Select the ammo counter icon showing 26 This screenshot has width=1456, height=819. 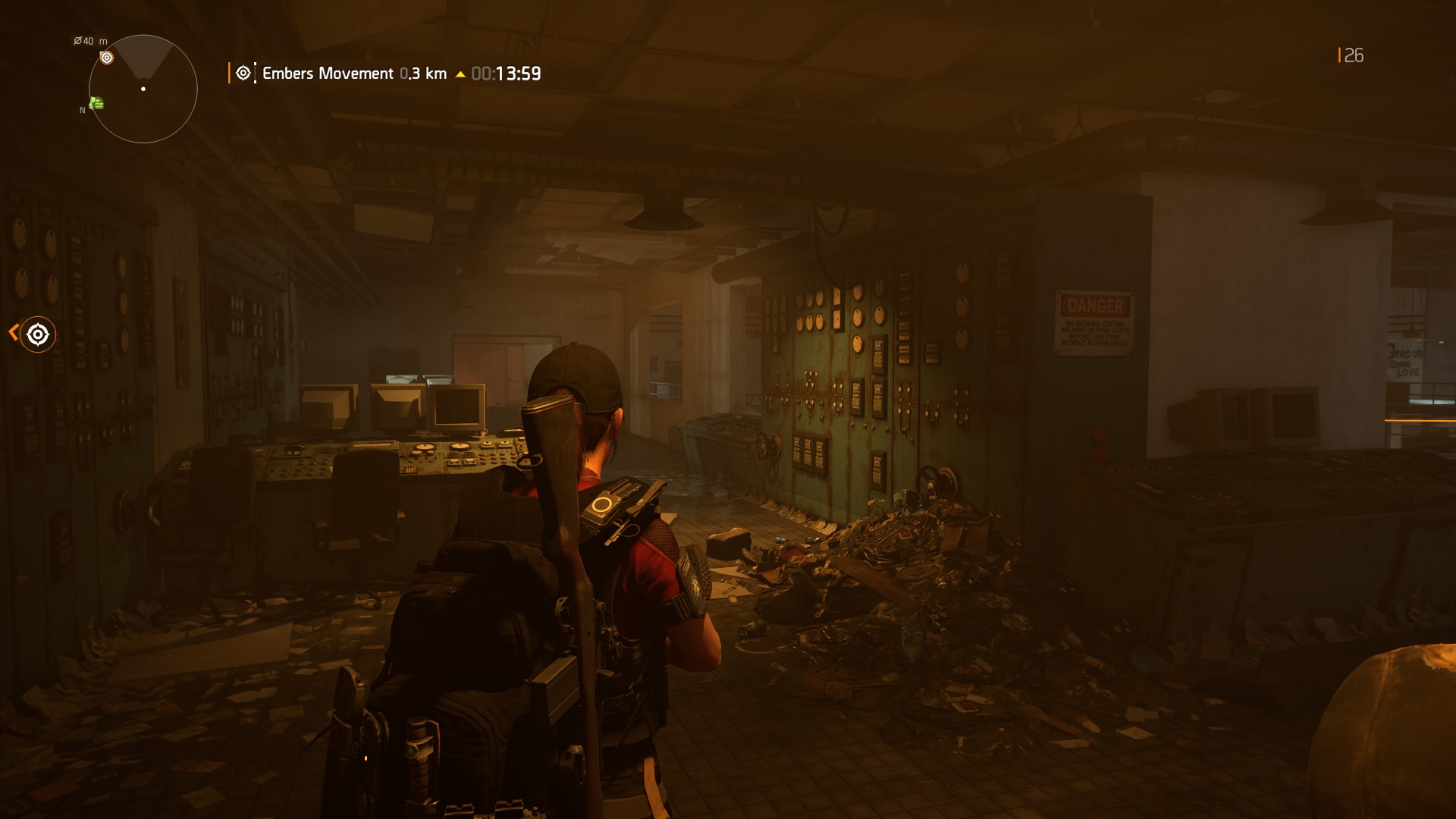[x=1355, y=55]
